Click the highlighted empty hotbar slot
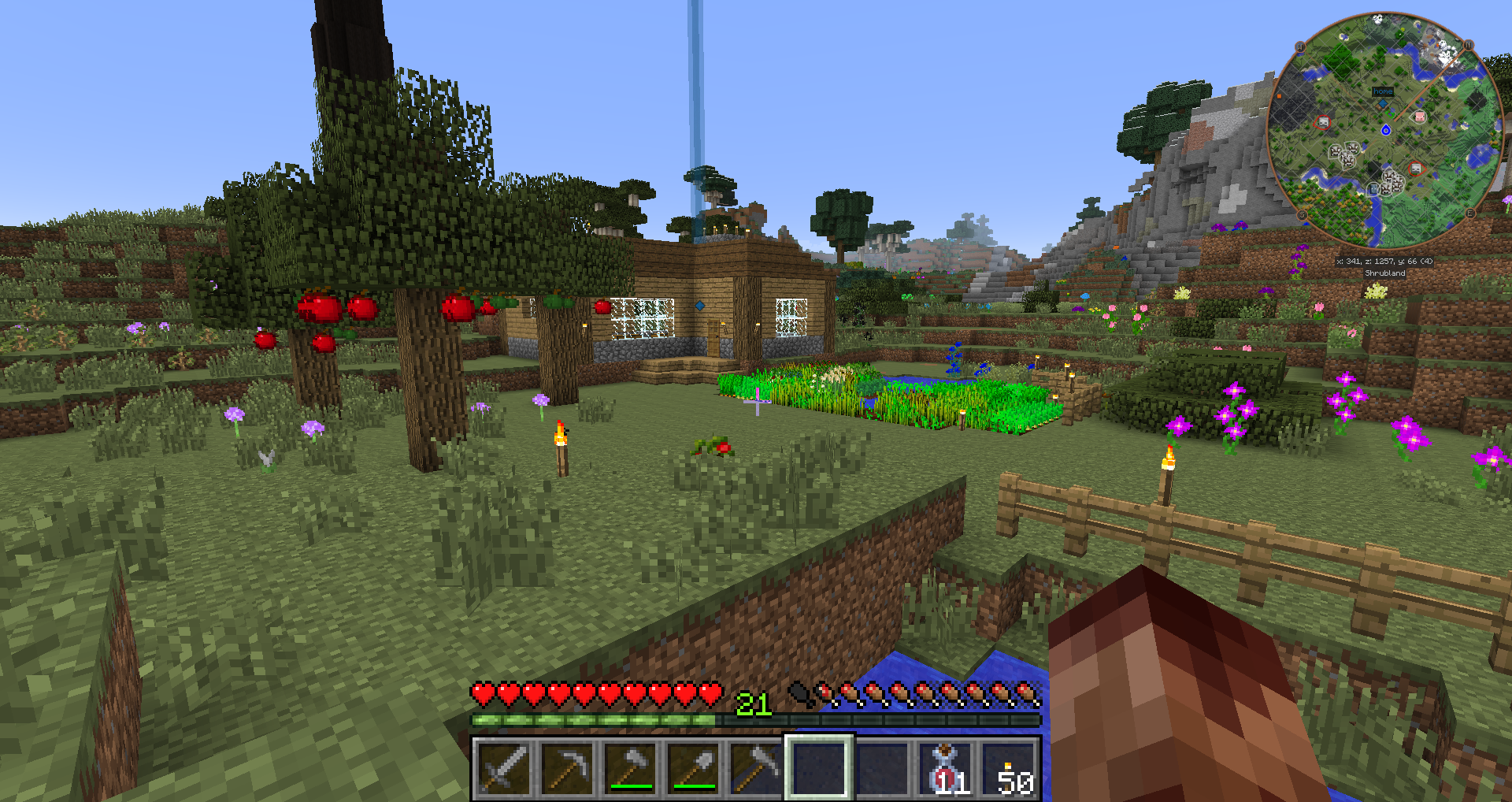The image size is (1512, 802). point(819,767)
